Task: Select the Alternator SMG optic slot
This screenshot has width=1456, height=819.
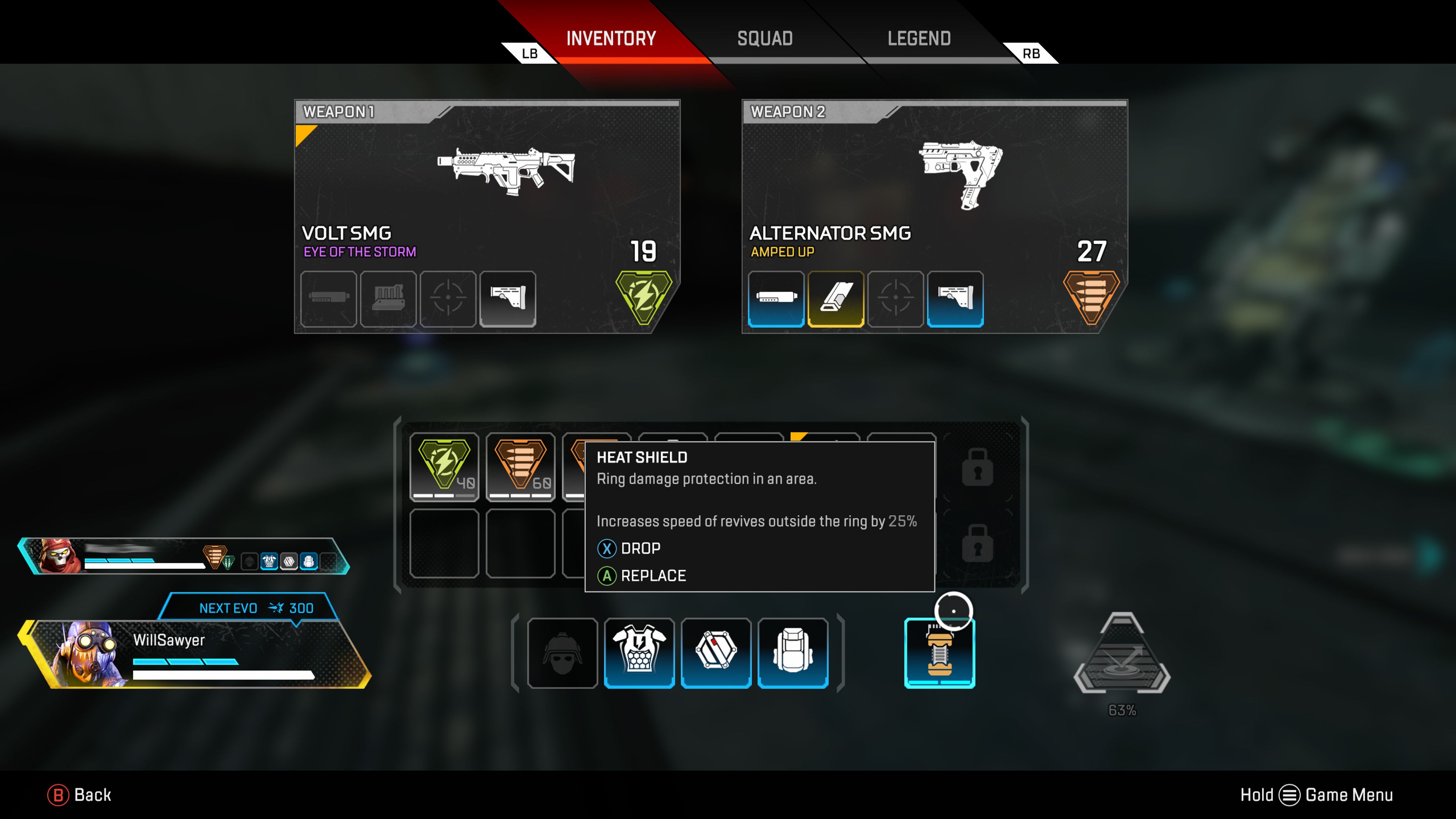Action: (x=896, y=300)
